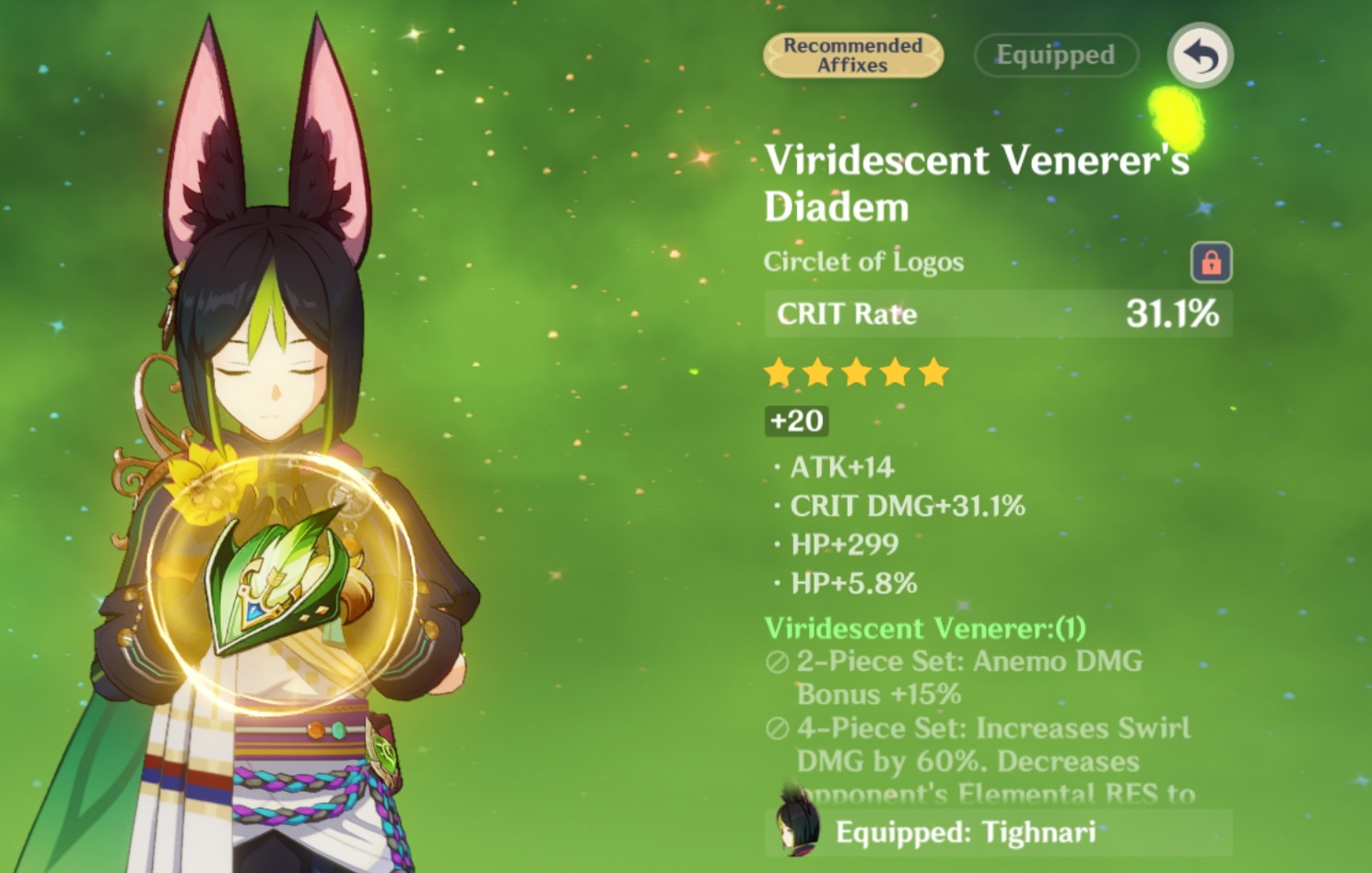Click the Circlet of Logos label
The image size is (1372, 873).
pos(862,262)
